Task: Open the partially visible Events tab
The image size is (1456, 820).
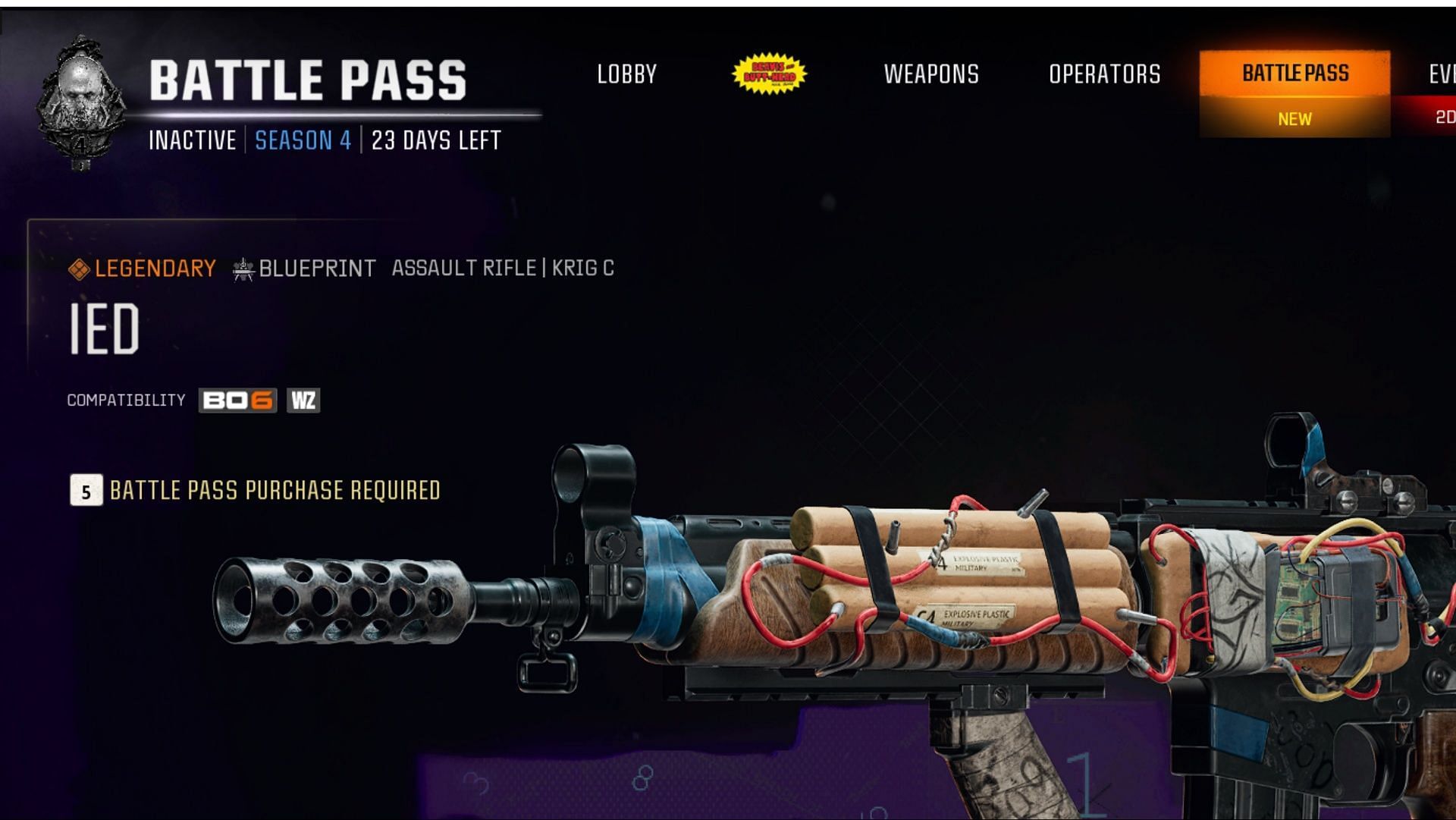Action: pos(1441,74)
